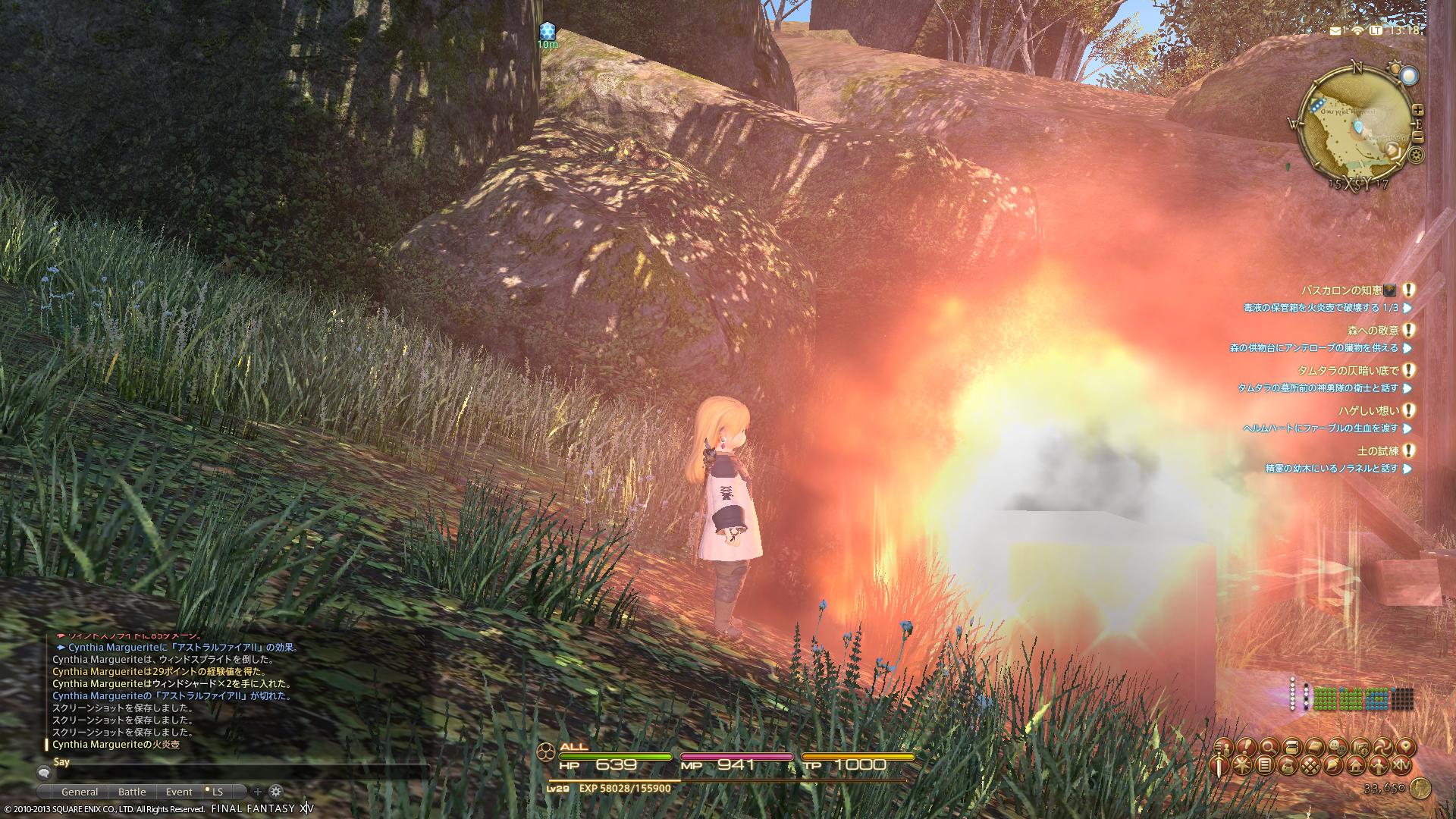Viewport: 1456px width, 819px height.
Task: Open the house icon in the menu
Action: [x=1355, y=765]
